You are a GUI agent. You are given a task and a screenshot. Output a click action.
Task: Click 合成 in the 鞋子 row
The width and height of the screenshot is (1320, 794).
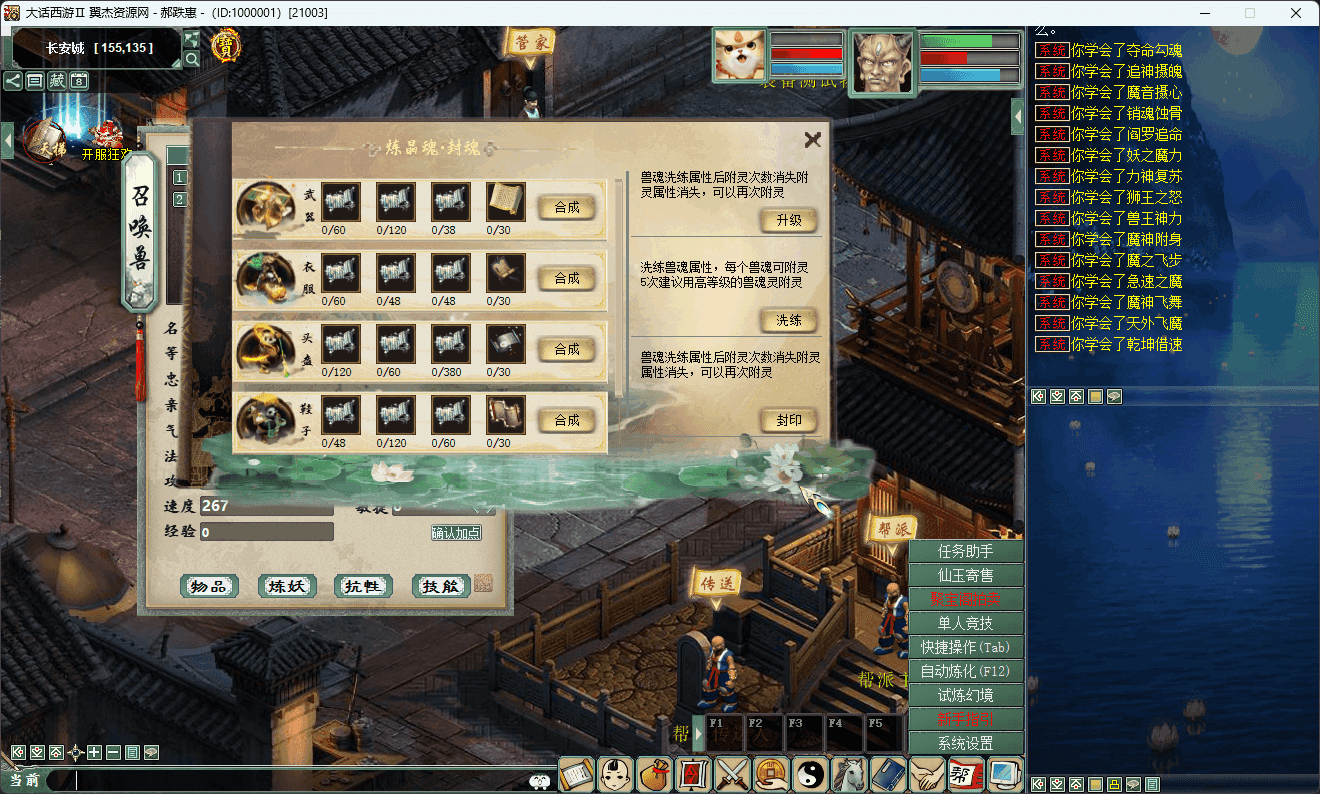pos(567,420)
